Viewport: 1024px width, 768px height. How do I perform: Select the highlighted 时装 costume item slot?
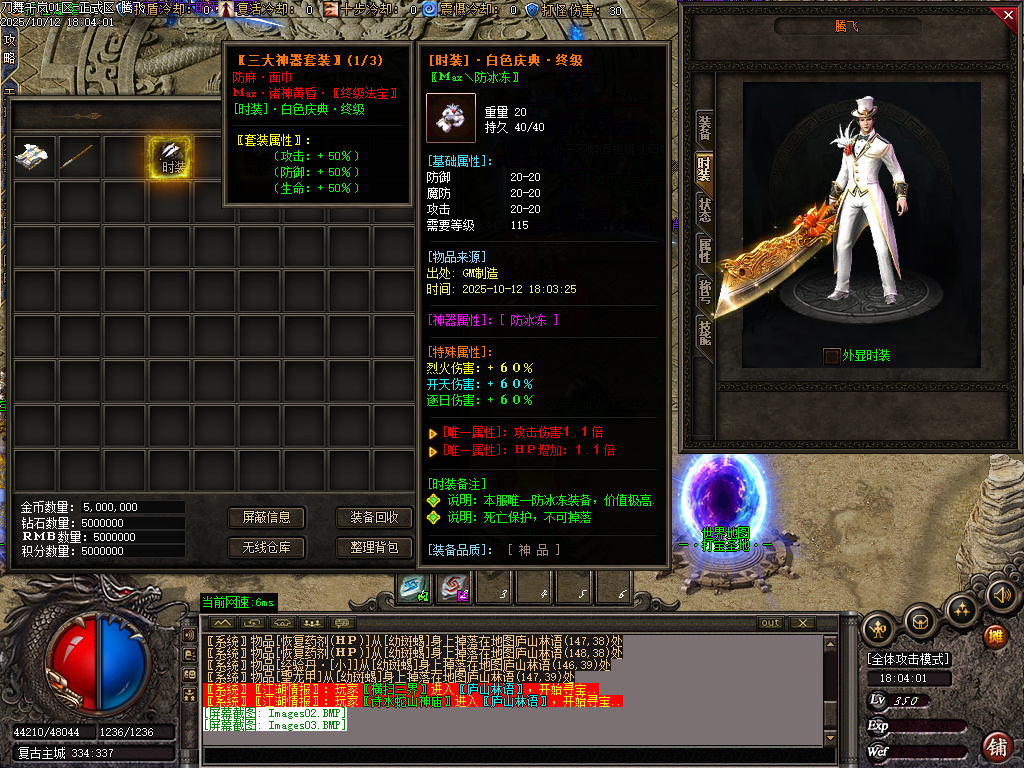pyautogui.click(x=170, y=157)
